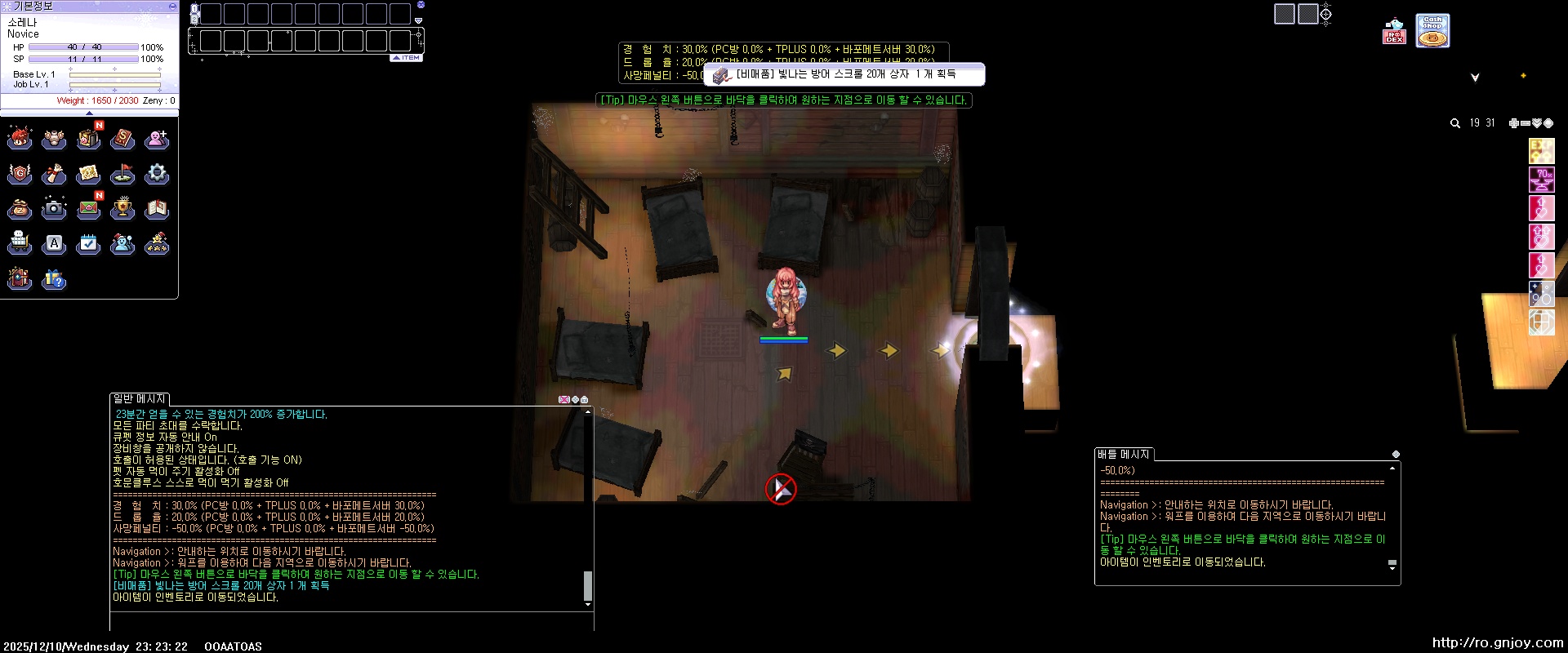Click the minimap magnifier search icon
Image resolution: width=1568 pixels, height=653 pixels.
(x=1455, y=123)
